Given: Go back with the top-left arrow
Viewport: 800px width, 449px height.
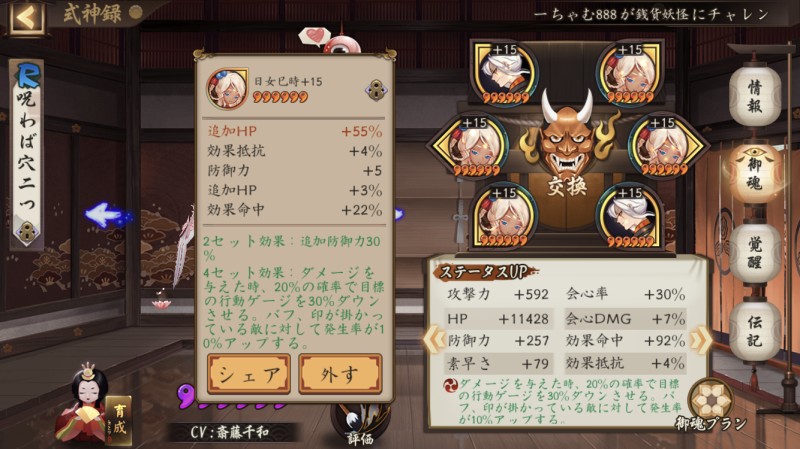Looking at the screenshot, I should (x=26, y=16).
